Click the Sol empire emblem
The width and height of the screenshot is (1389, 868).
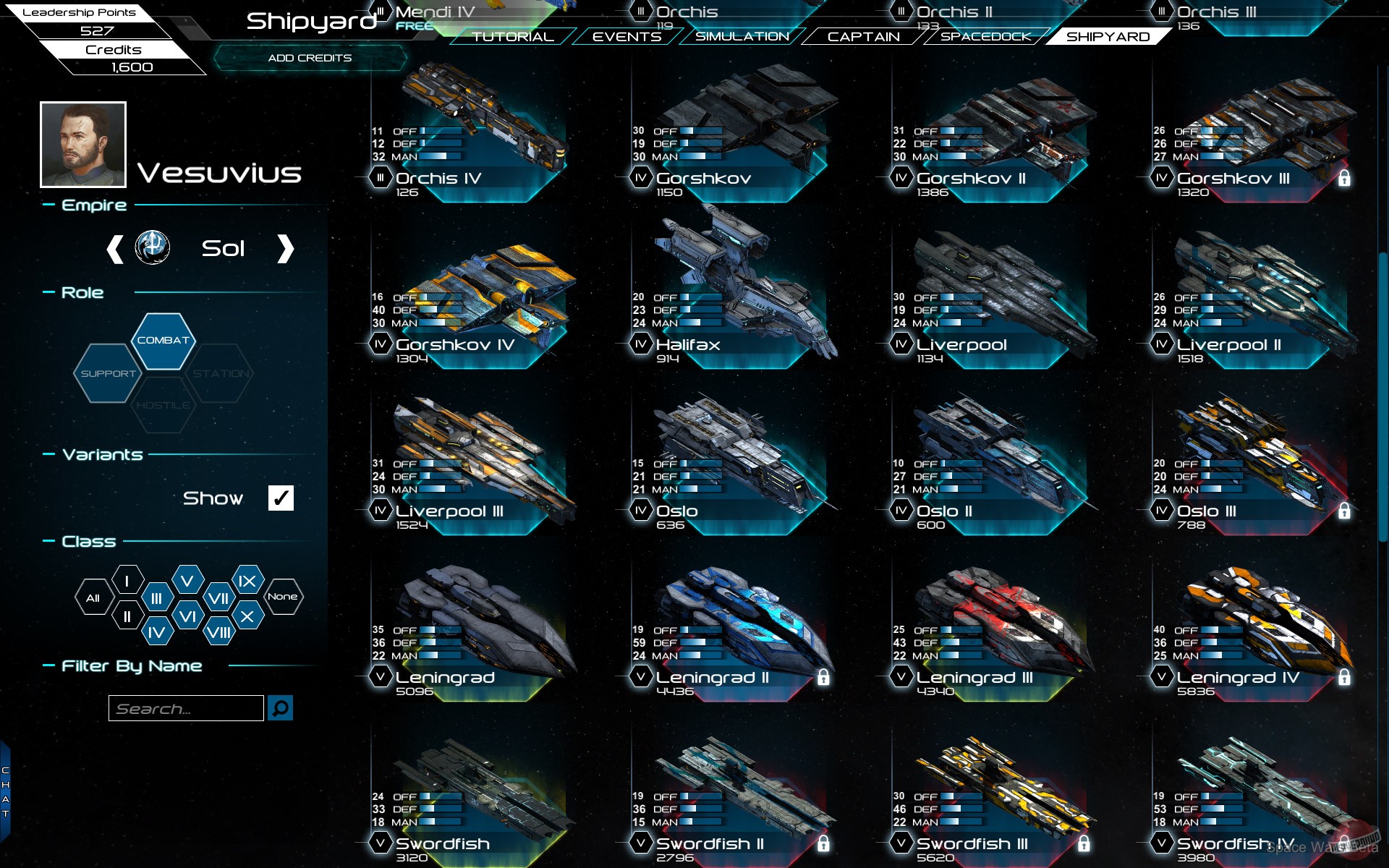point(153,247)
